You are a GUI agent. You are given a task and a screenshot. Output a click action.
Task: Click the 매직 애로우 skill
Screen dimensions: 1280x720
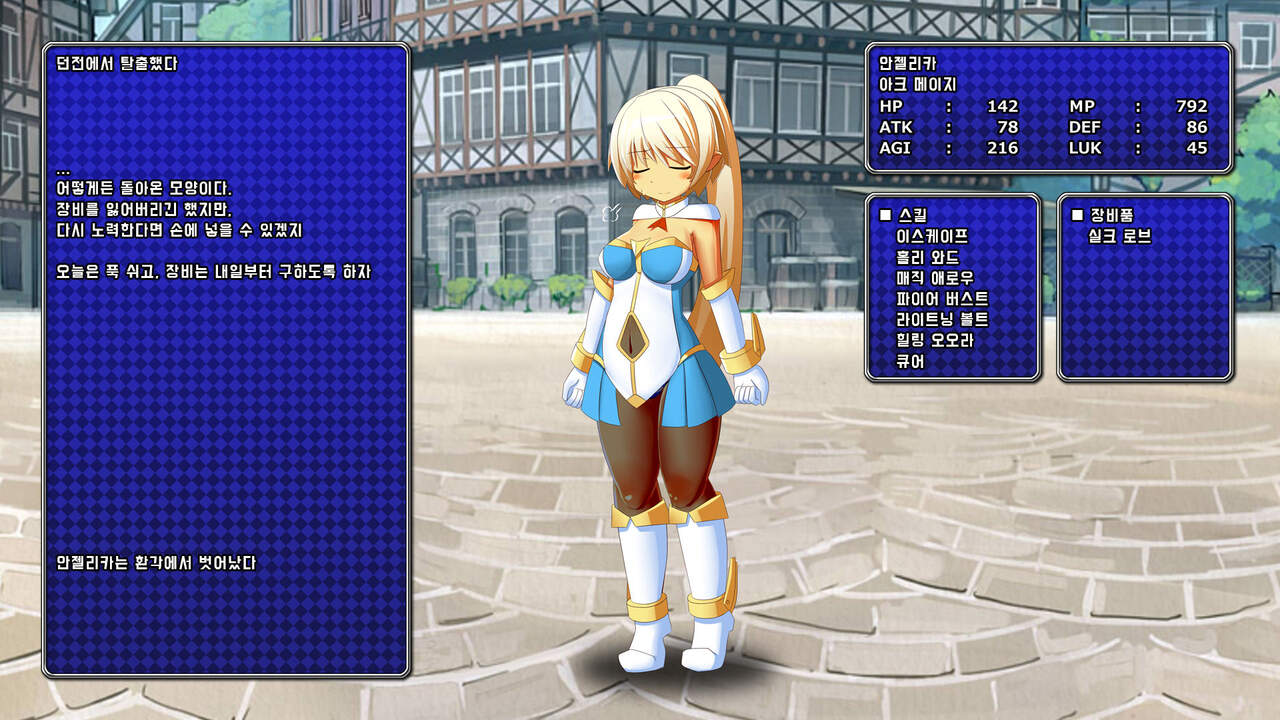click(935, 279)
